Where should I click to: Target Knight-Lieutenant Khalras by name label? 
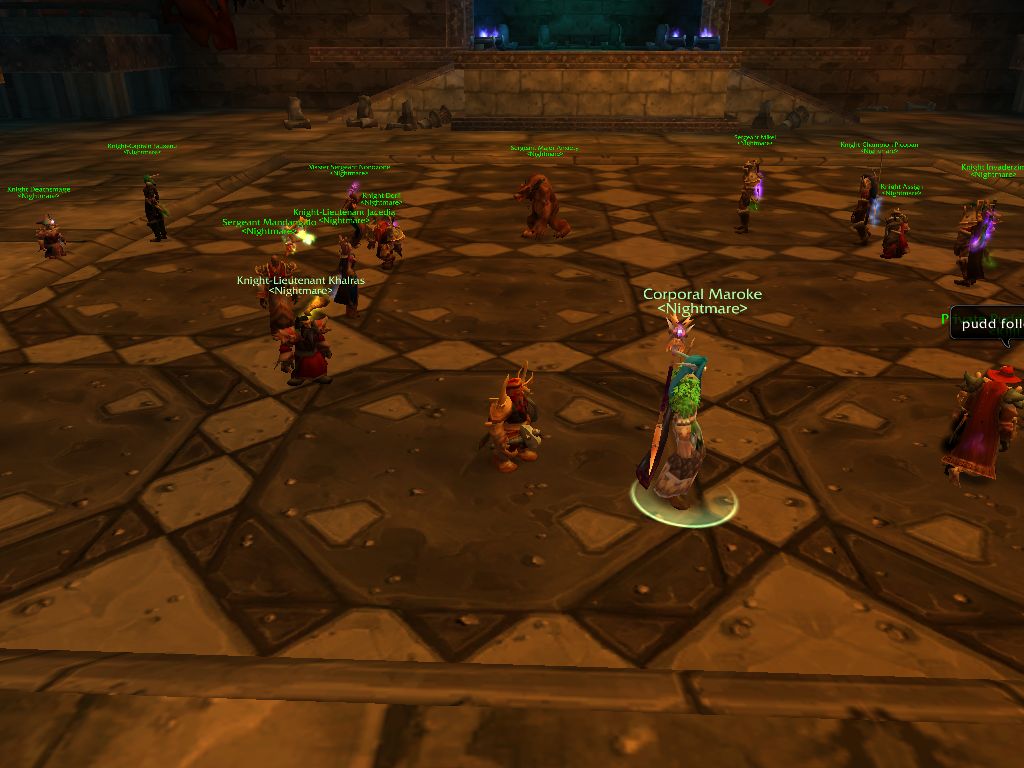click(x=300, y=281)
